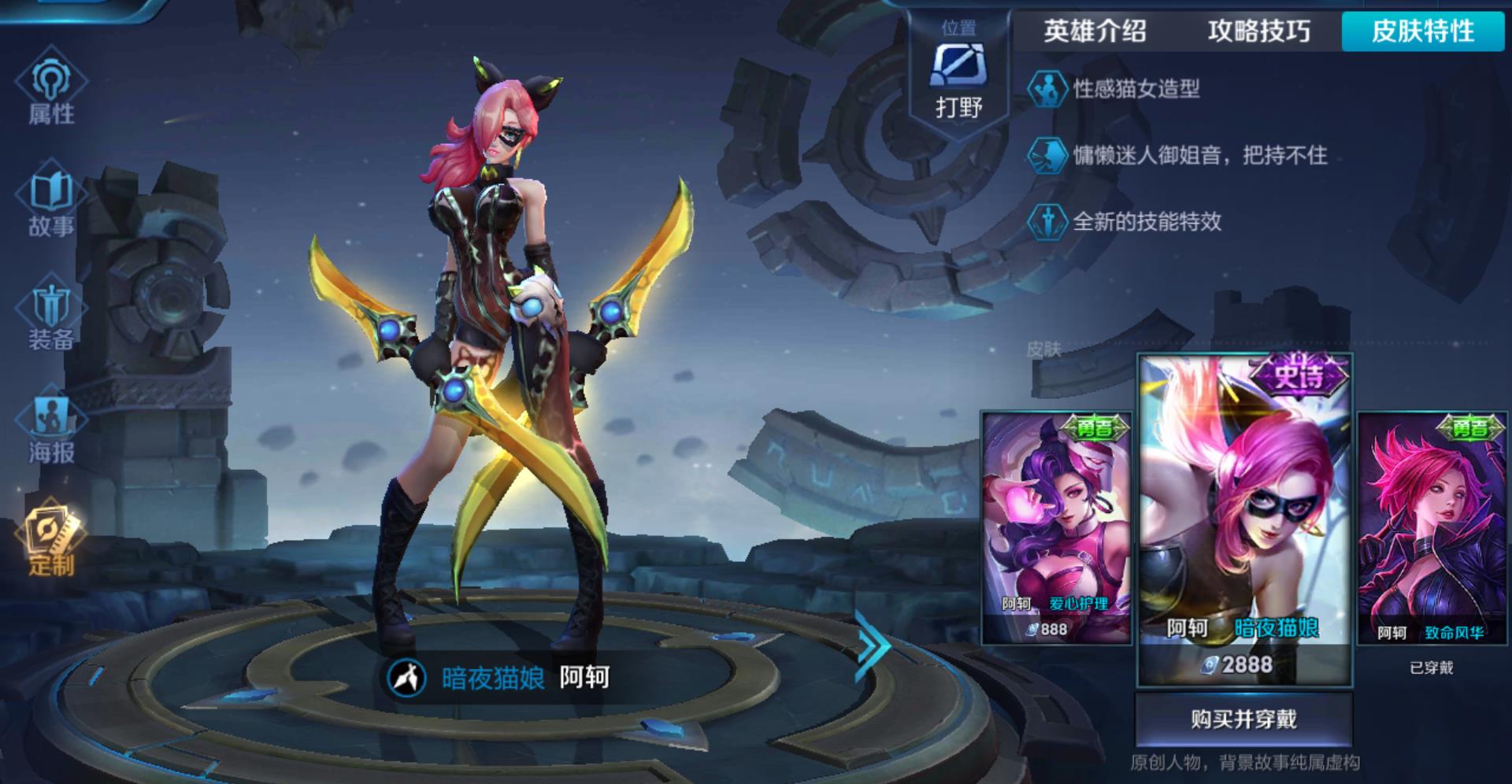This screenshot has height=784, width=1512.
Task: Select the 暗夜猫娘 epic skin card
Action: tap(1244, 518)
